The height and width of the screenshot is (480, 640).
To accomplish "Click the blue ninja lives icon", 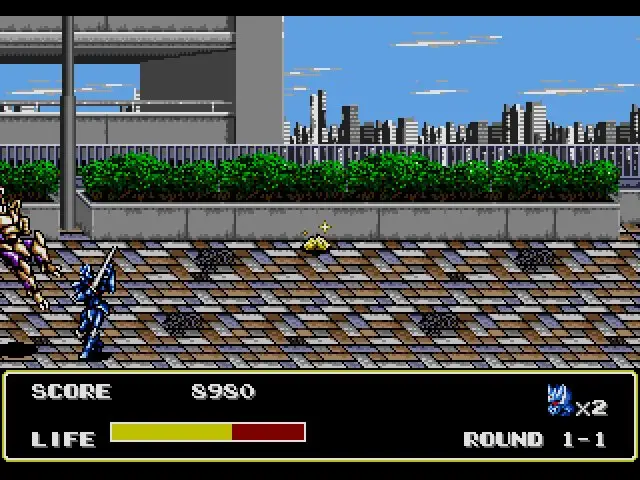I will click(559, 399).
